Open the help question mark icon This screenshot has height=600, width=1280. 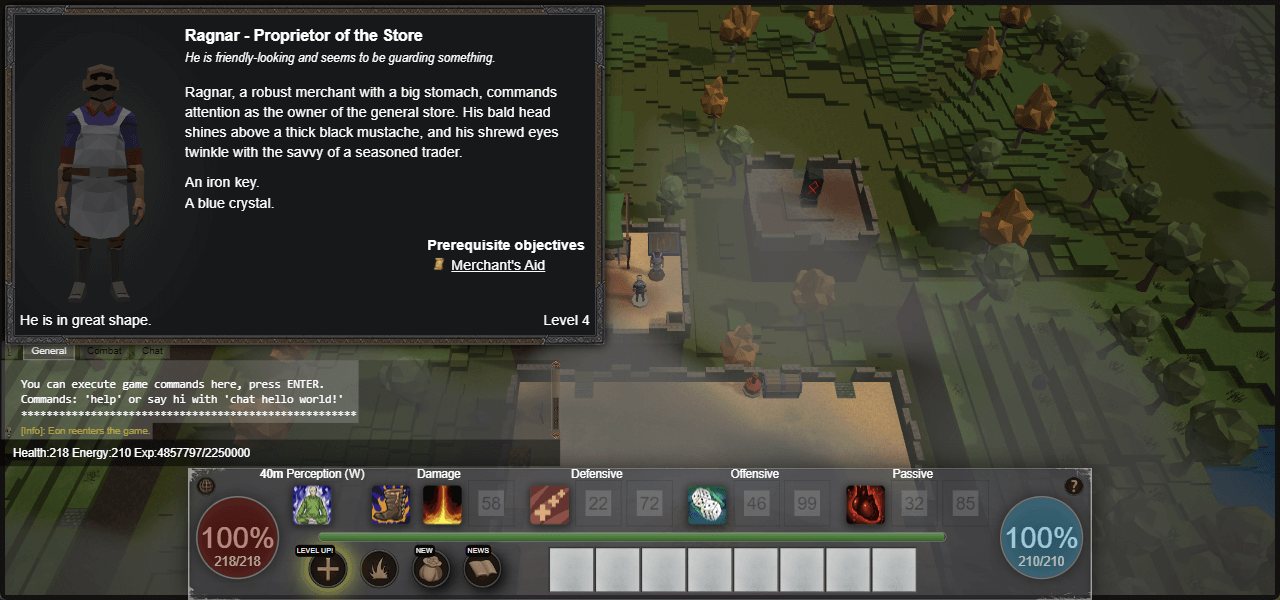pos(1074,486)
